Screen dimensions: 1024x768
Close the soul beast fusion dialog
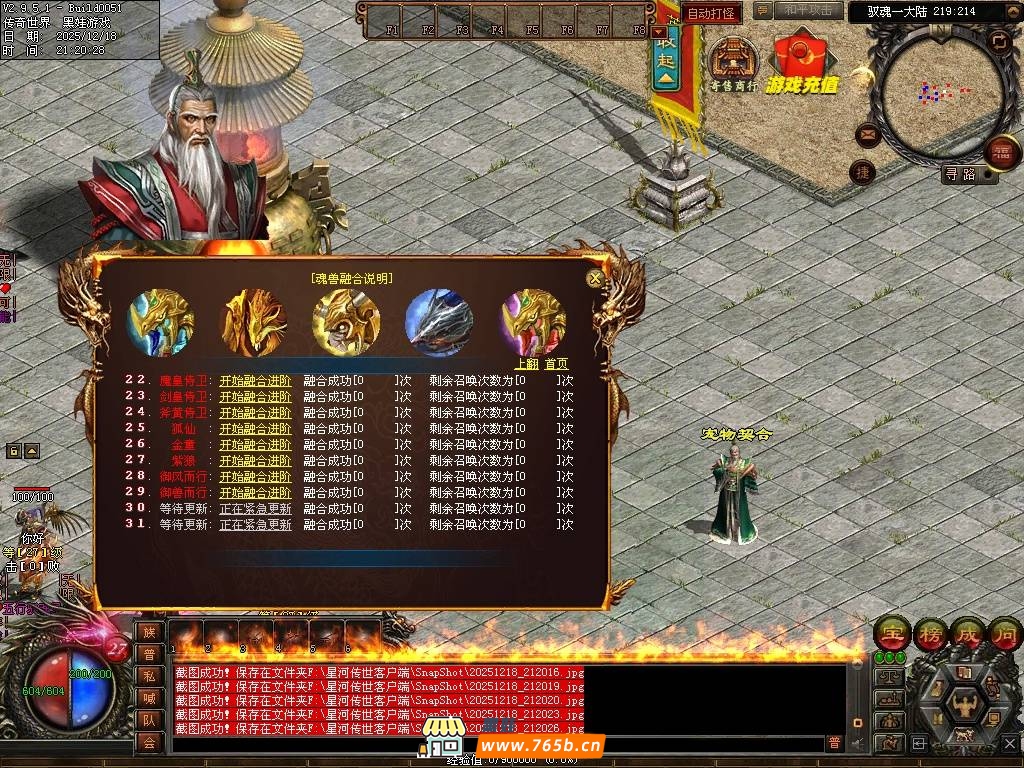(x=595, y=279)
